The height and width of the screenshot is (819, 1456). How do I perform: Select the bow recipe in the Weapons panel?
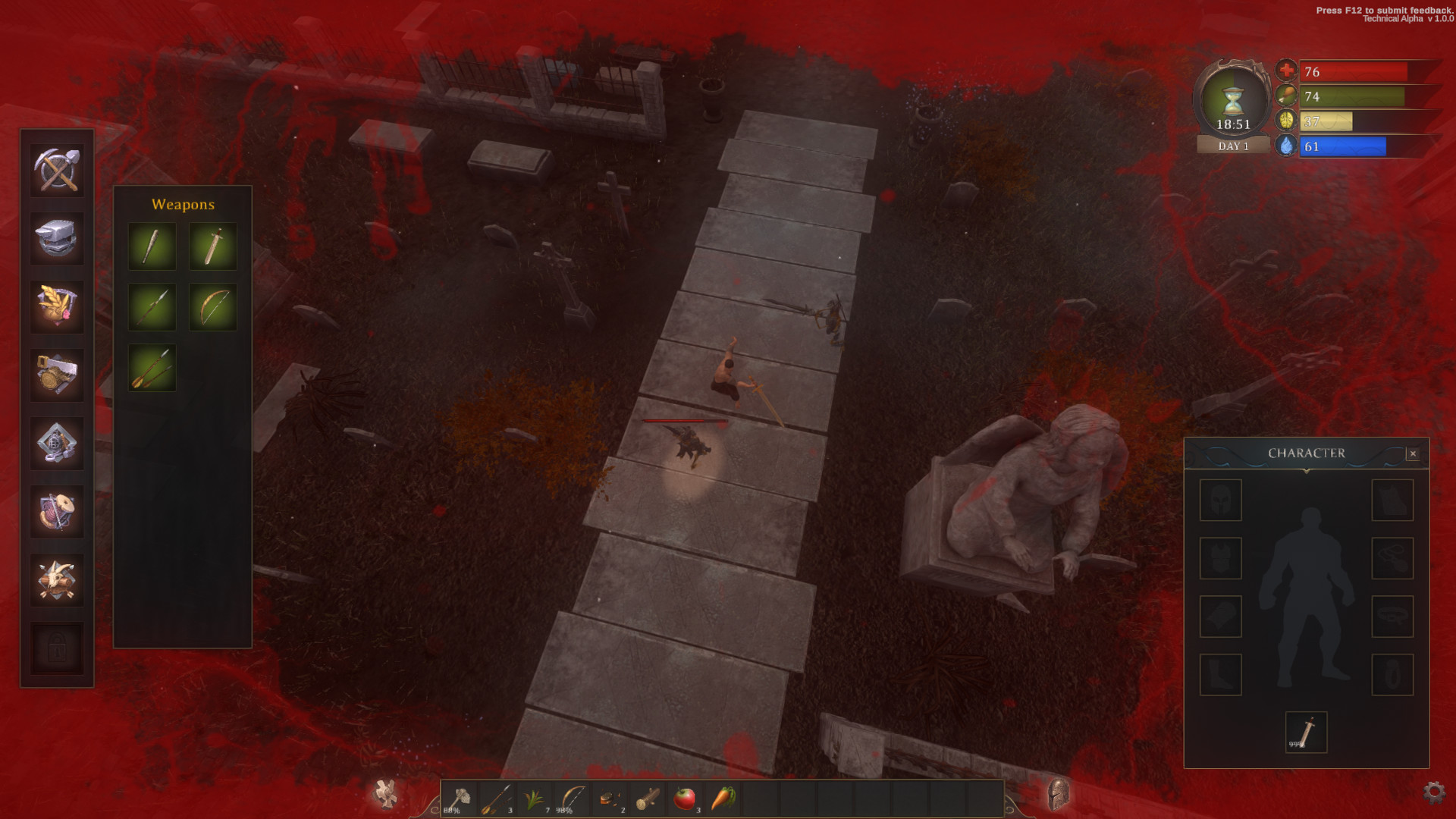click(213, 306)
